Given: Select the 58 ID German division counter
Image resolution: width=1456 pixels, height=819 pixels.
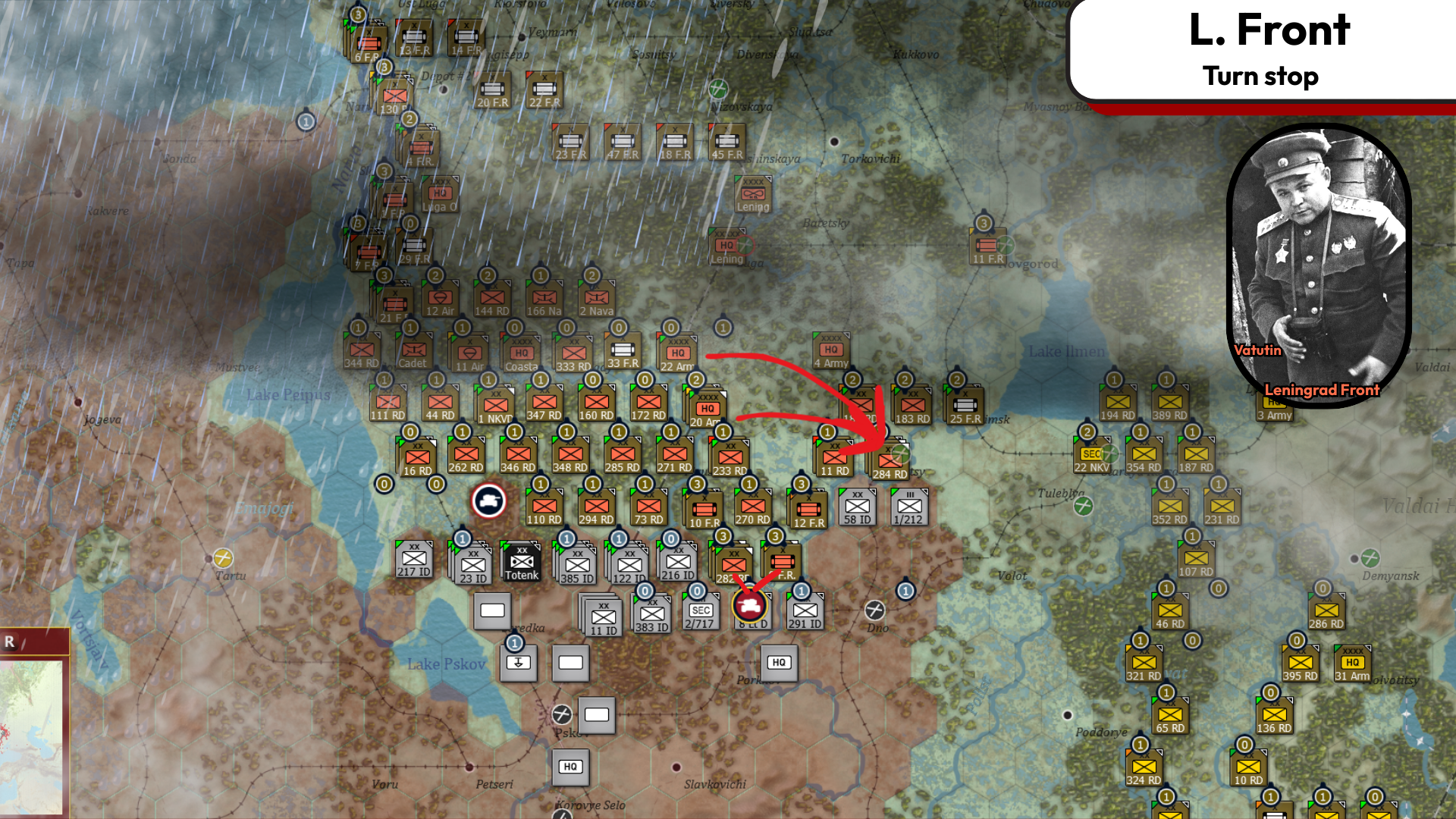Looking at the screenshot, I should coord(857,507).
